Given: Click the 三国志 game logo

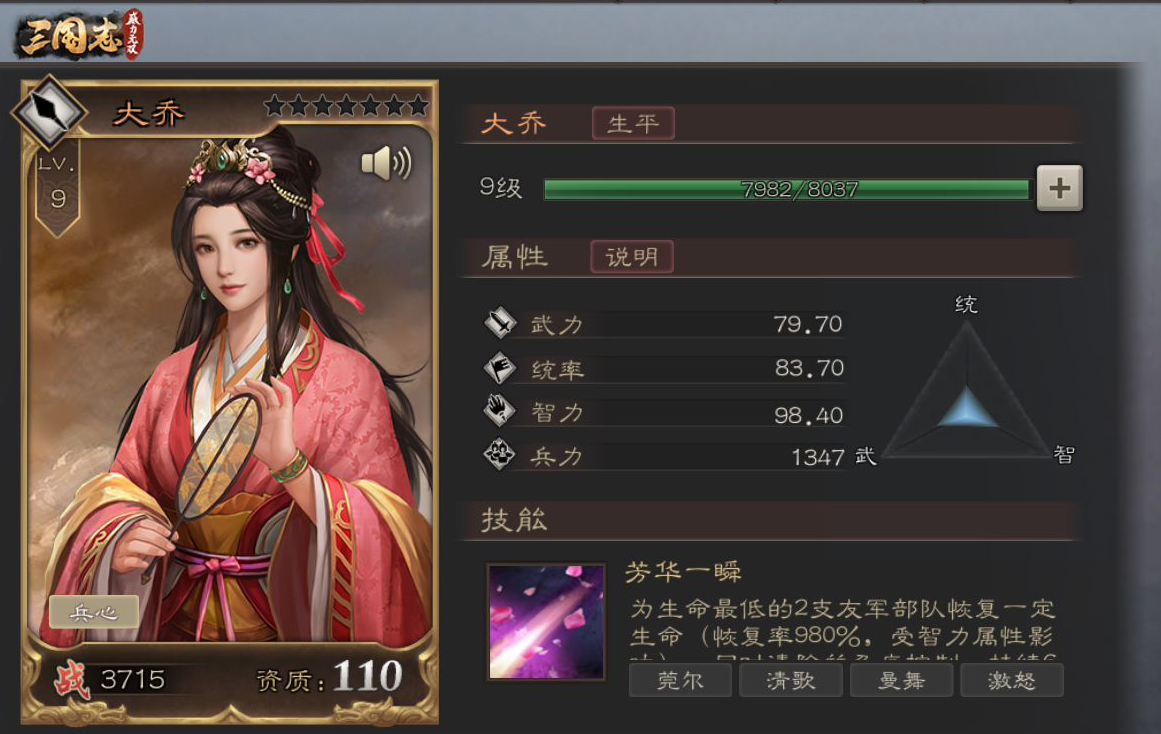Looking at the screenshot, I should pos(80,35).
